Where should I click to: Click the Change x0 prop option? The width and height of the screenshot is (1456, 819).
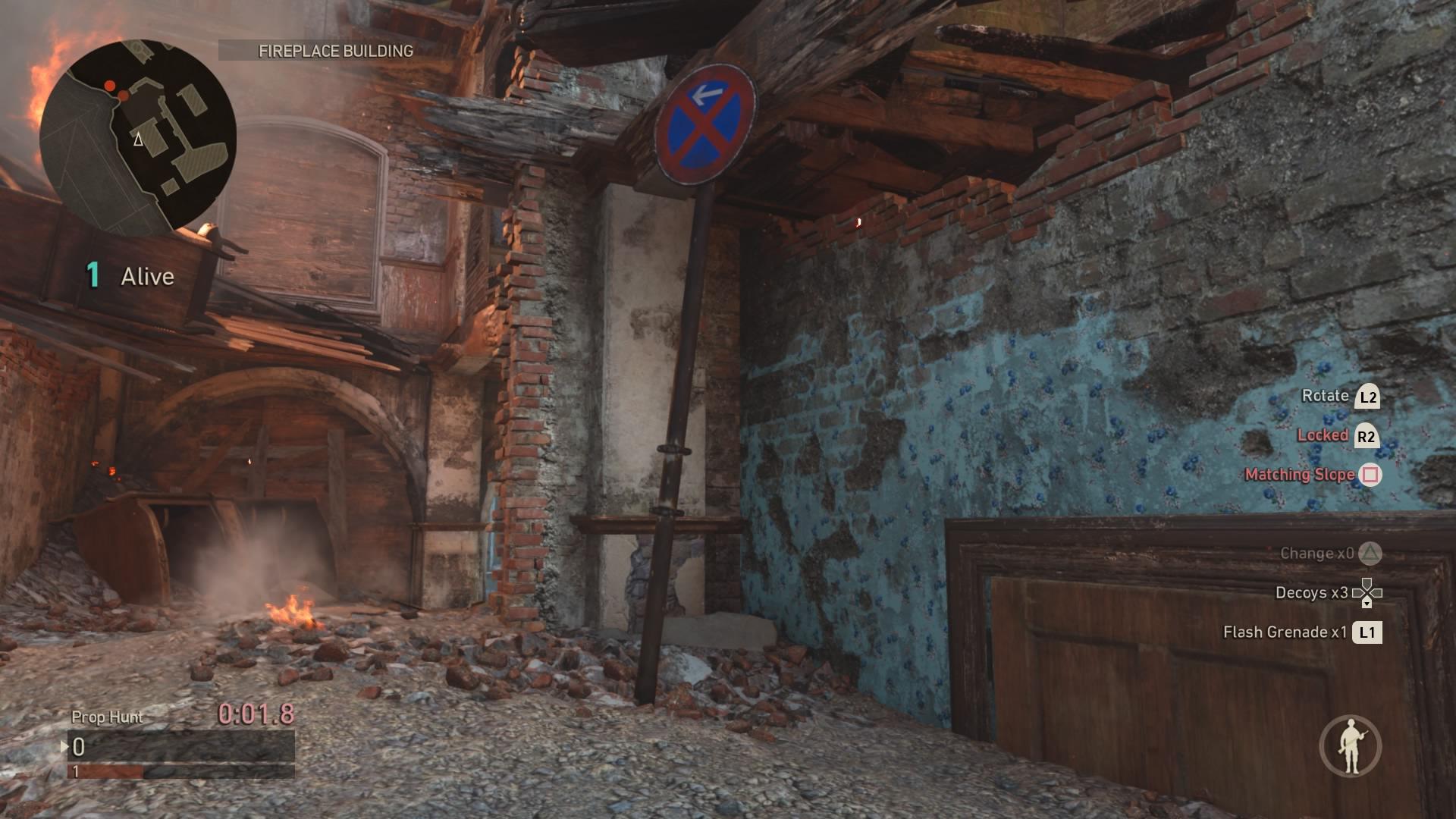tap(1330, 554)
